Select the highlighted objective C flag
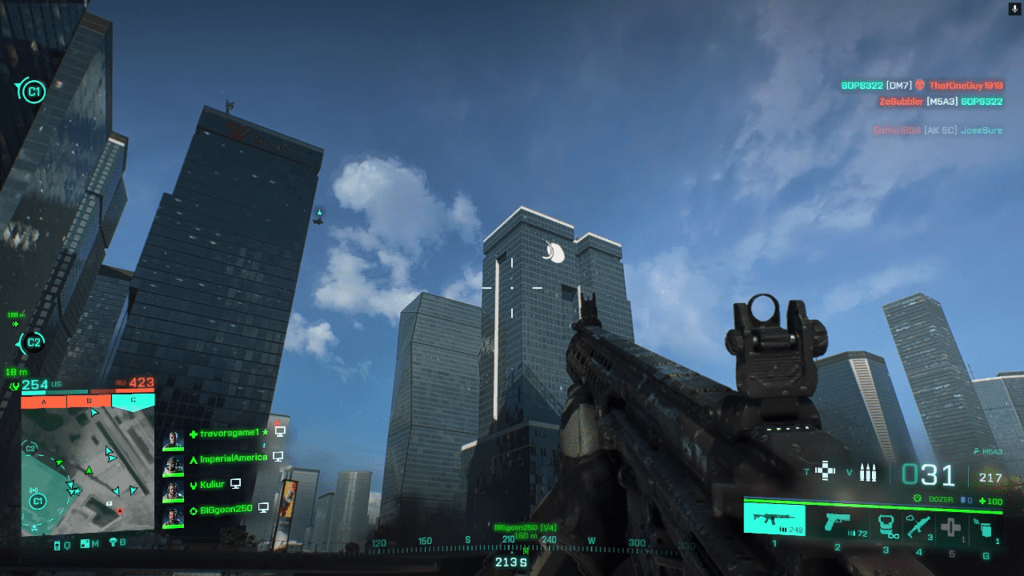The height and width of the screenshot is (576, 1024). point(133,401)
